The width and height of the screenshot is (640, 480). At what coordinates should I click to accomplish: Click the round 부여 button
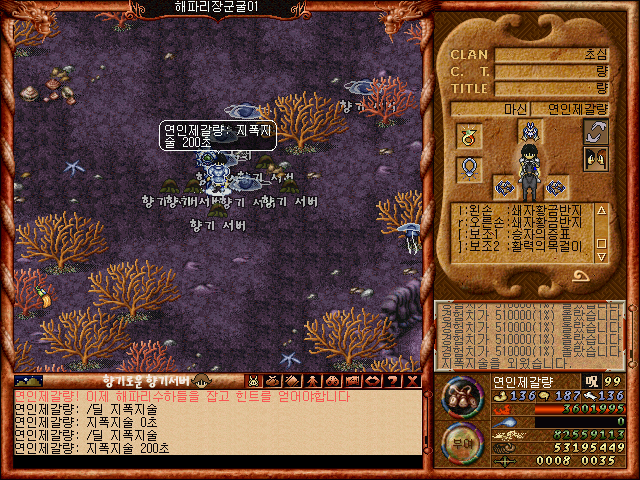[x=462, y=441]
